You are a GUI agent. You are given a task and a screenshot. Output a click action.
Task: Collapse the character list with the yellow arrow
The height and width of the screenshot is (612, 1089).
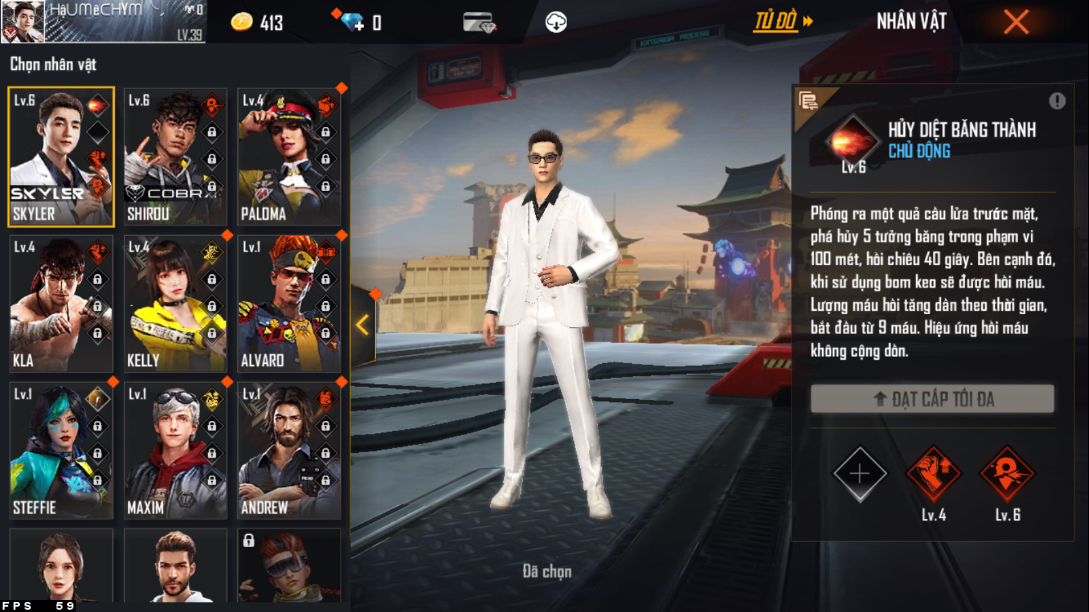tap(362, 325)
